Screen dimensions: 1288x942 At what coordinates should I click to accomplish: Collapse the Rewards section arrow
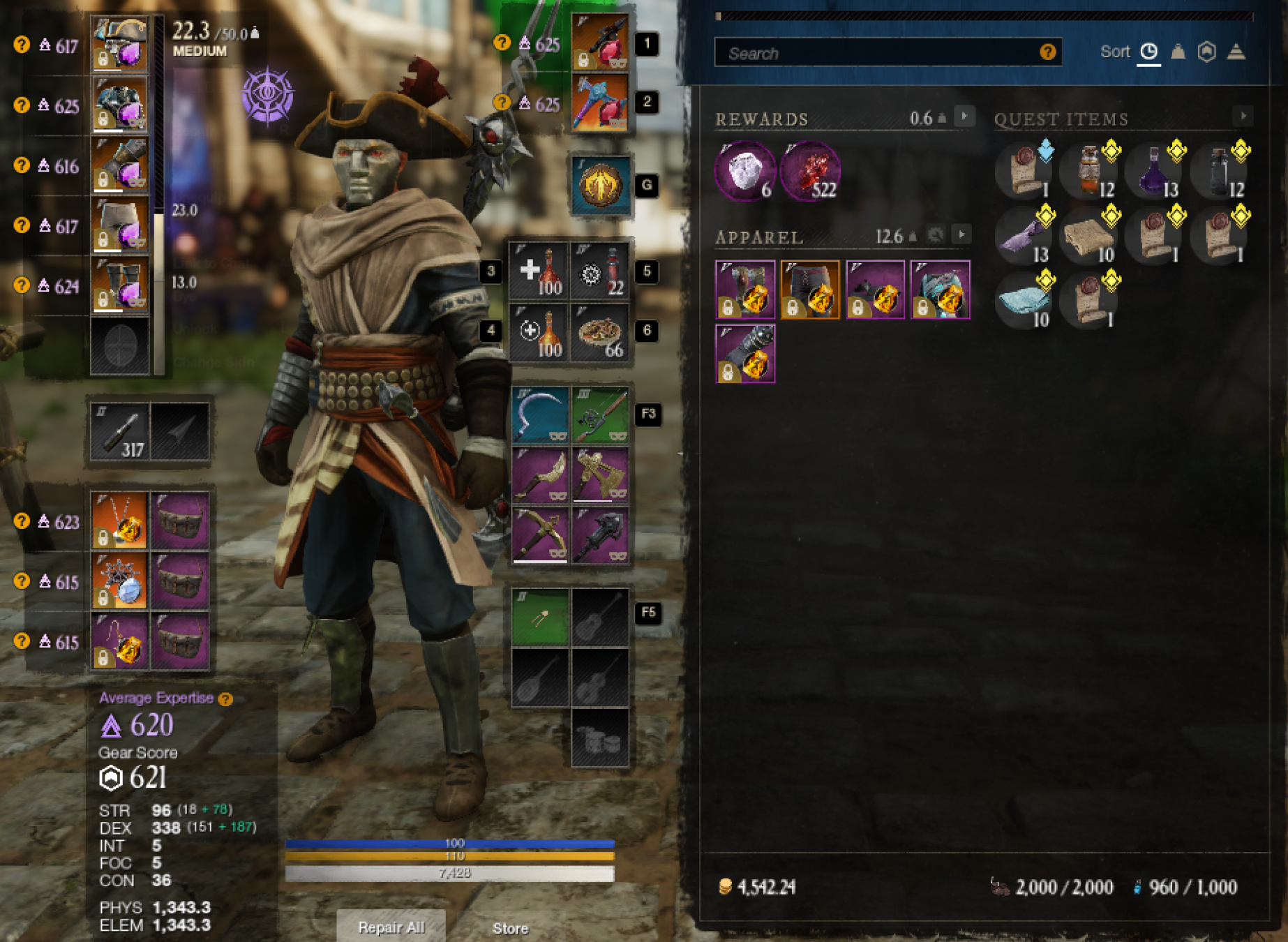(x=964, y=117)
